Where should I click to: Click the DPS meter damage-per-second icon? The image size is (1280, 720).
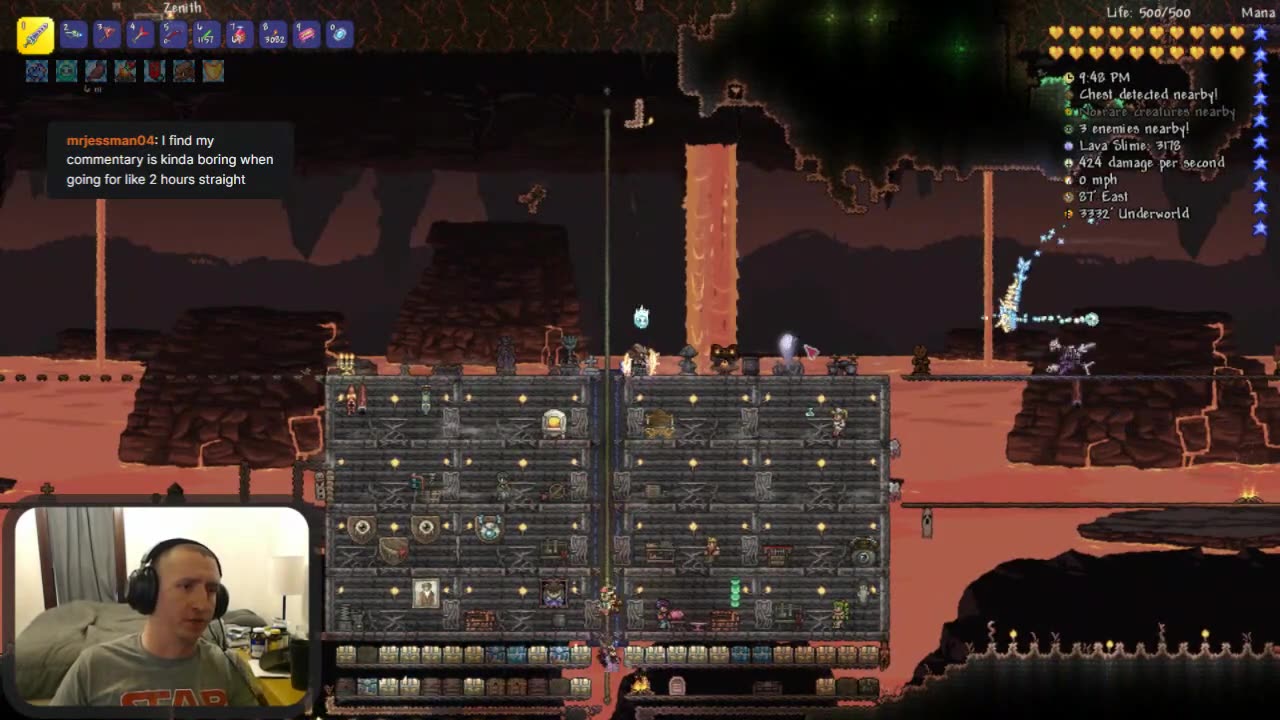(1068, 162)
